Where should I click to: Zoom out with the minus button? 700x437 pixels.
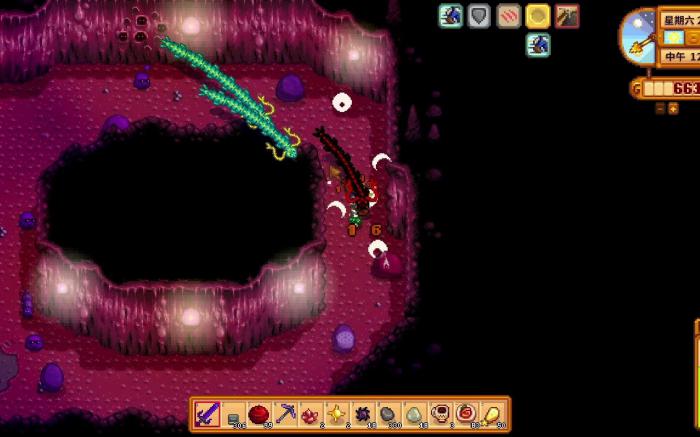point(659,108)
